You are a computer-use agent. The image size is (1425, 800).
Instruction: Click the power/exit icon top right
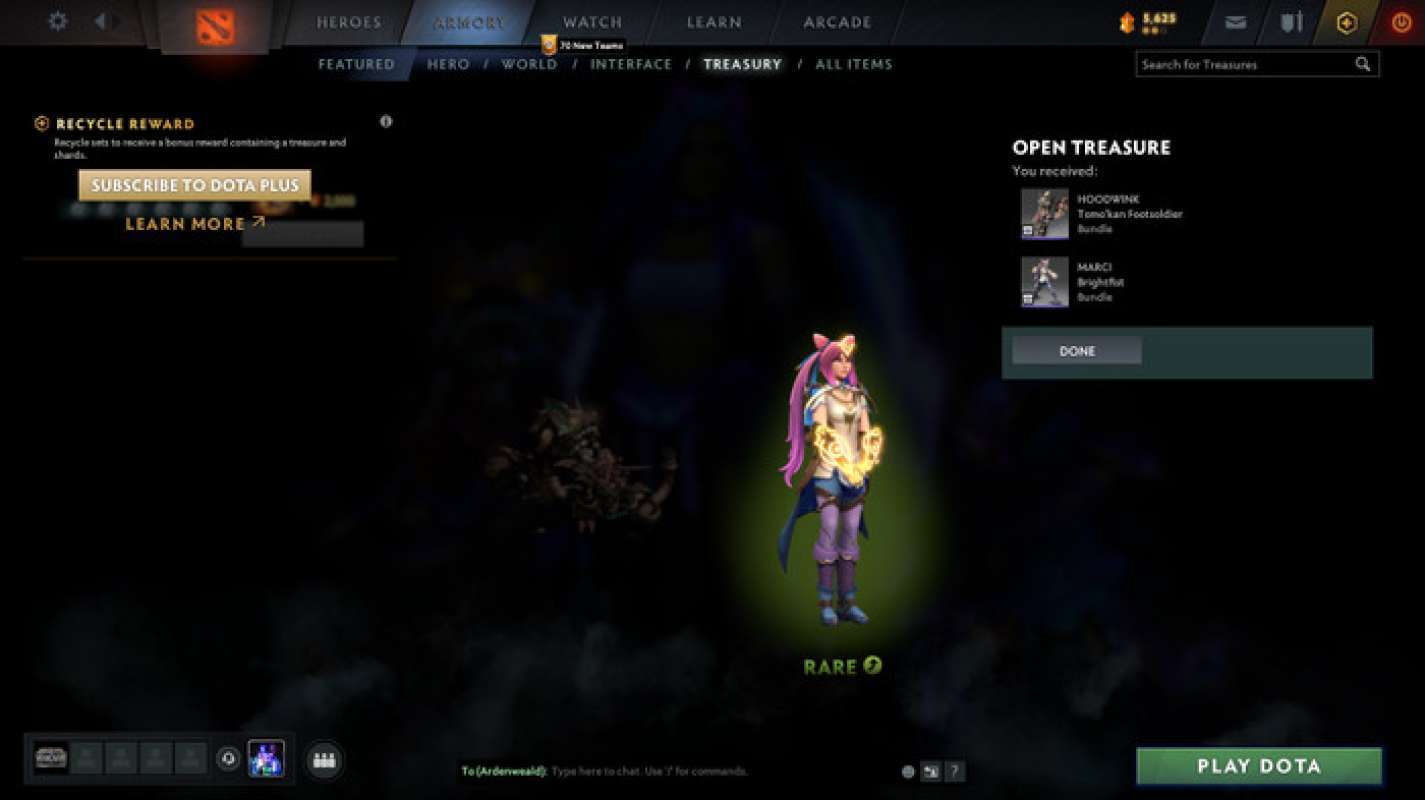pyautogui.click(x=1400, y=21)
